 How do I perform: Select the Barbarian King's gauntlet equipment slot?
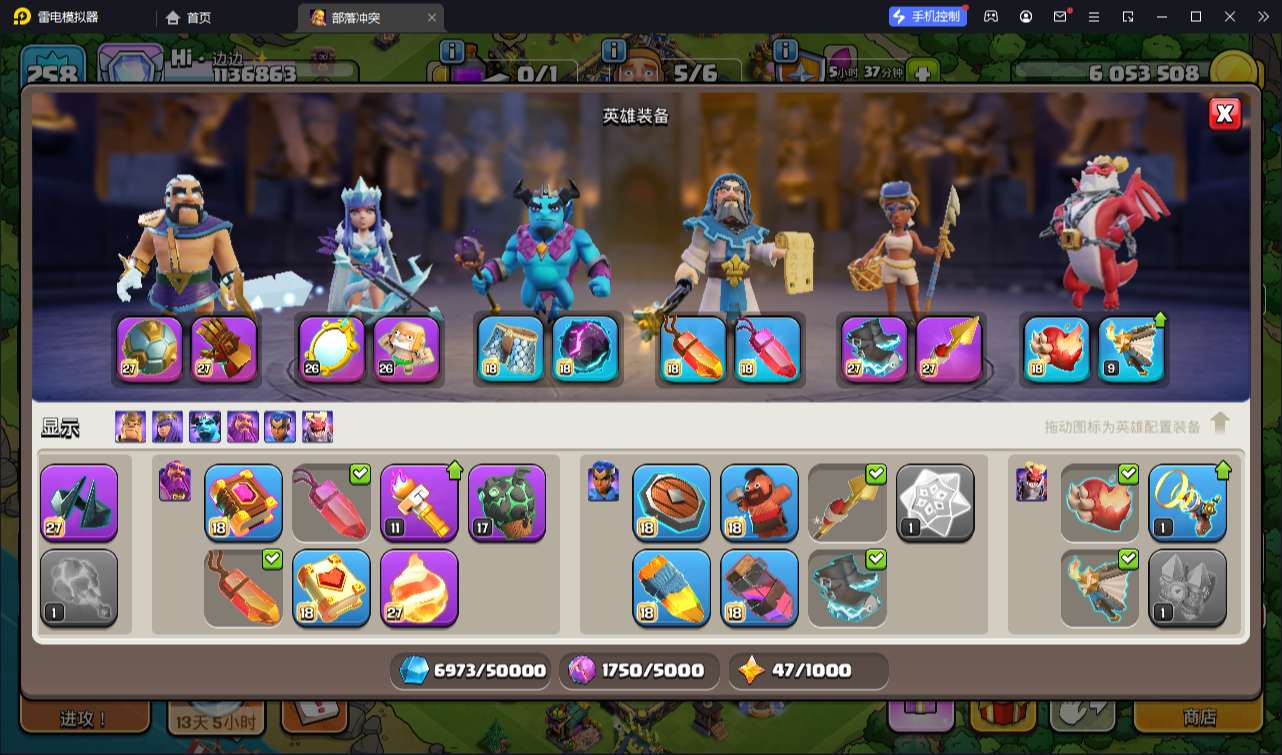tap(224, 349)
